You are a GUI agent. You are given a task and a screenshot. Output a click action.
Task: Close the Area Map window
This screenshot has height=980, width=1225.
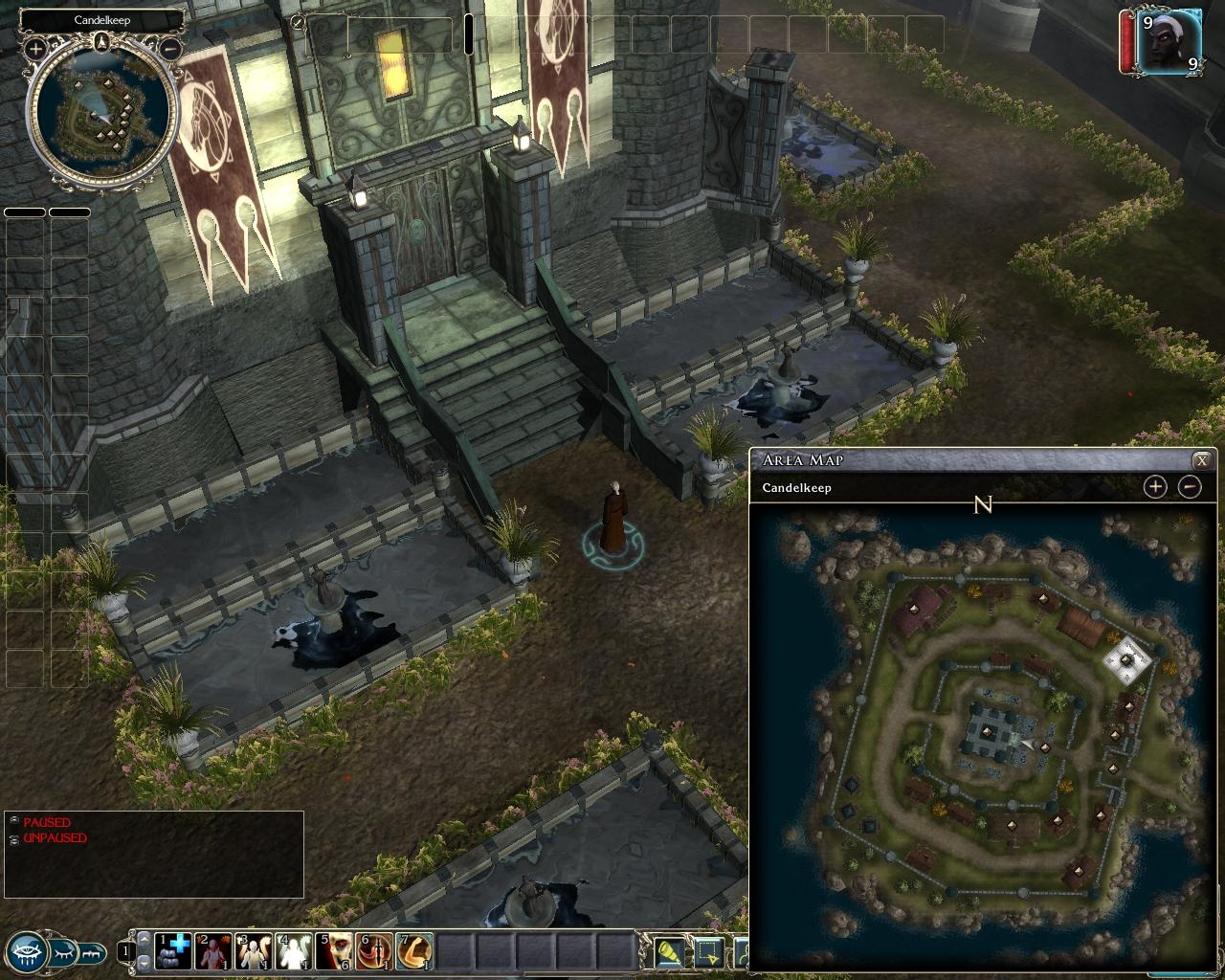1201,460
